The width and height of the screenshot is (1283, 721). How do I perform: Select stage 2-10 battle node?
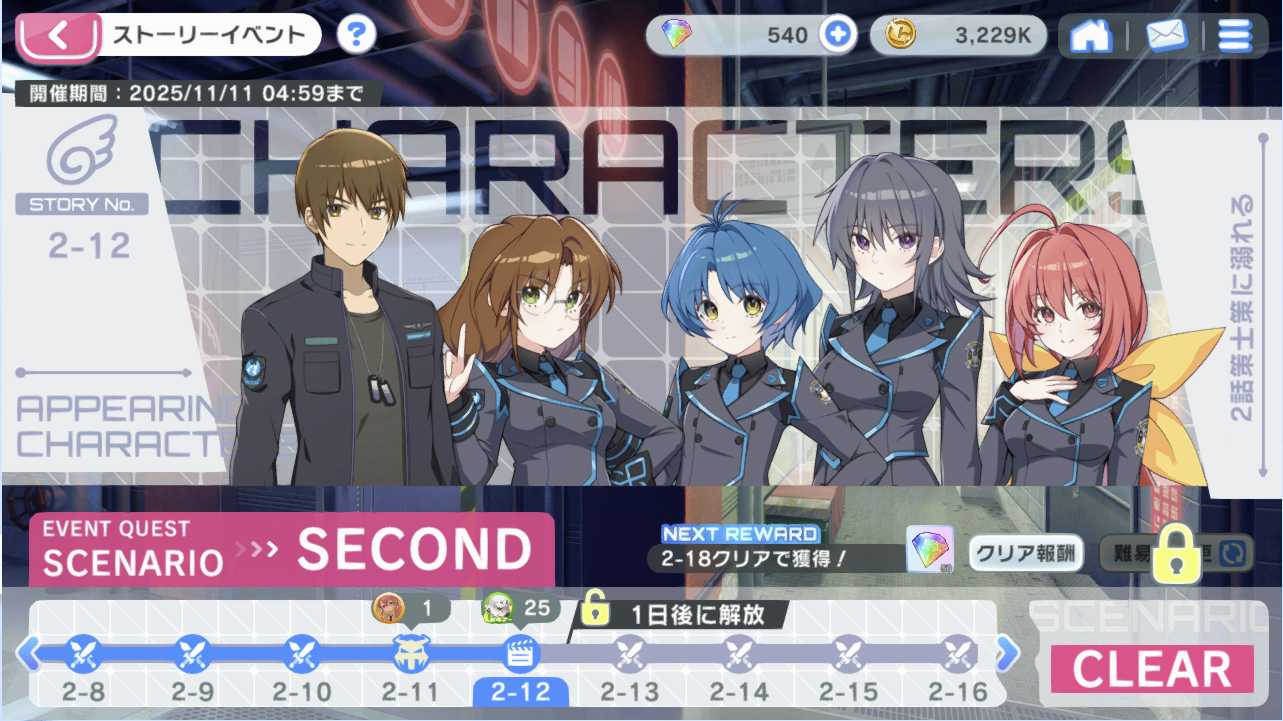pos(301,655)
